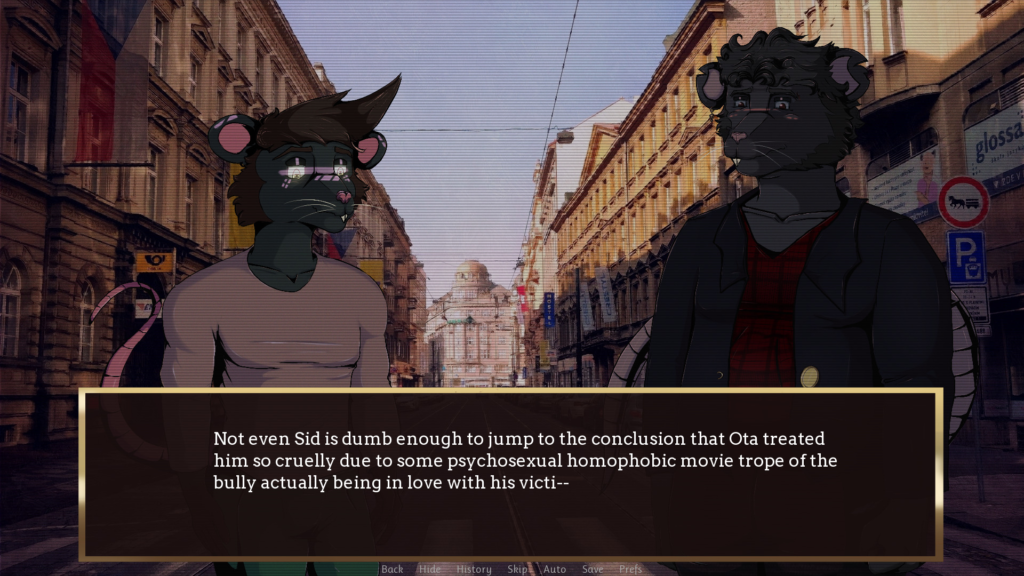
Task: Open the Prefs settings screen
Action: point(631,569)
